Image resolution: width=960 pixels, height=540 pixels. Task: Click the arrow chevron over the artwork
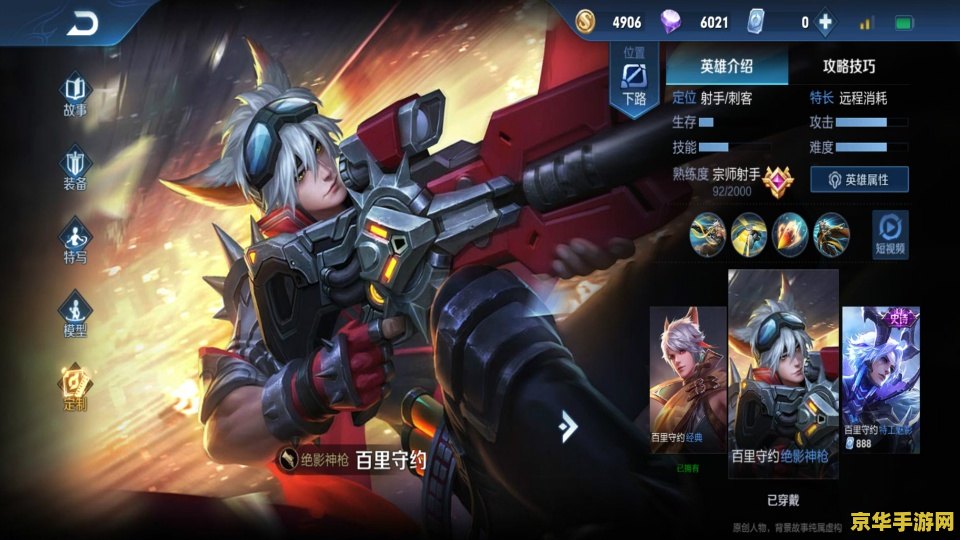click(x=568, y=426)
